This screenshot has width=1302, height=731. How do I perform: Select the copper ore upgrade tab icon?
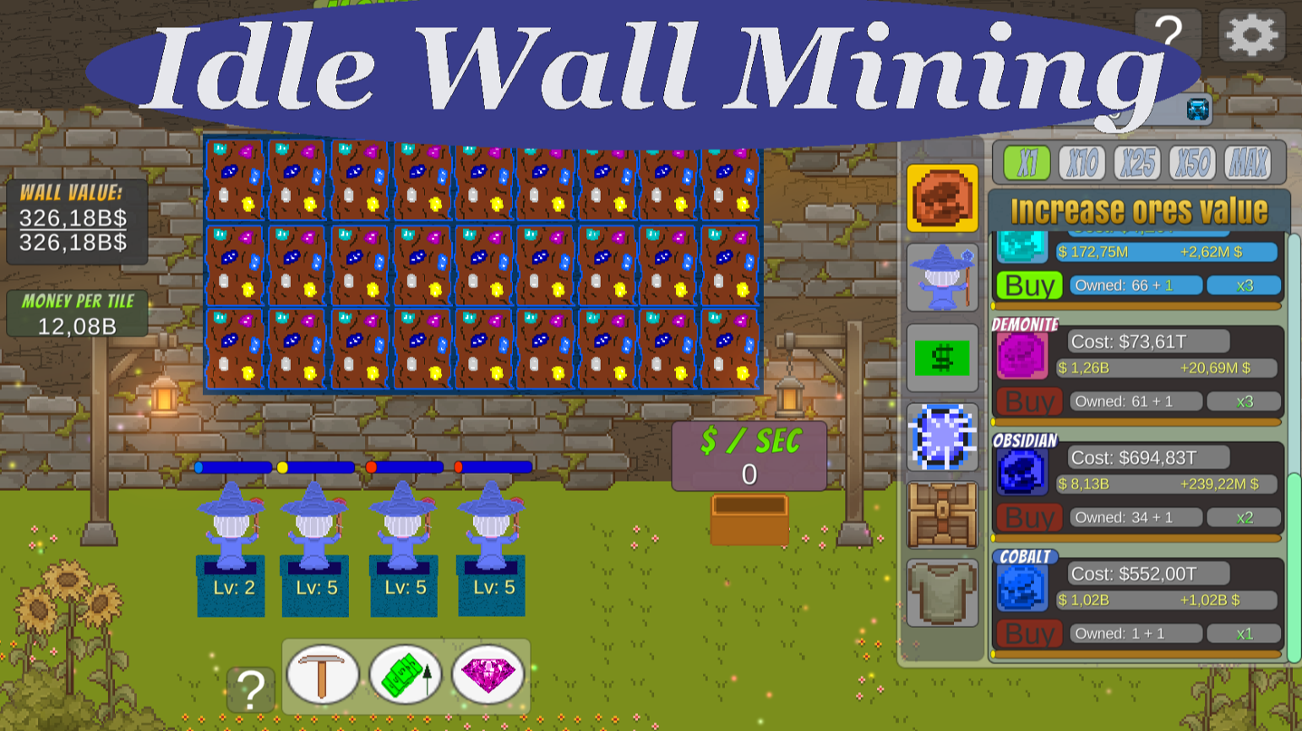[x=941, y=198]
